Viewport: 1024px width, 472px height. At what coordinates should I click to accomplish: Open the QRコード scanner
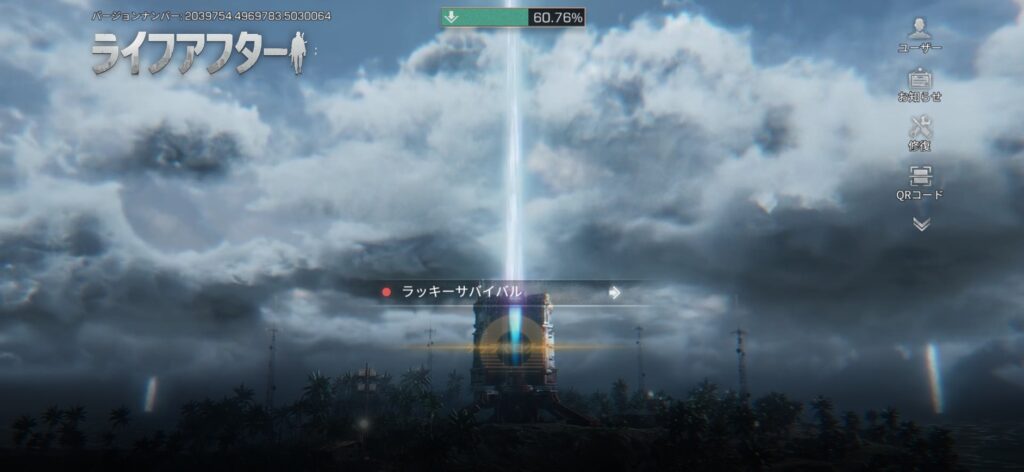[920, 180]
